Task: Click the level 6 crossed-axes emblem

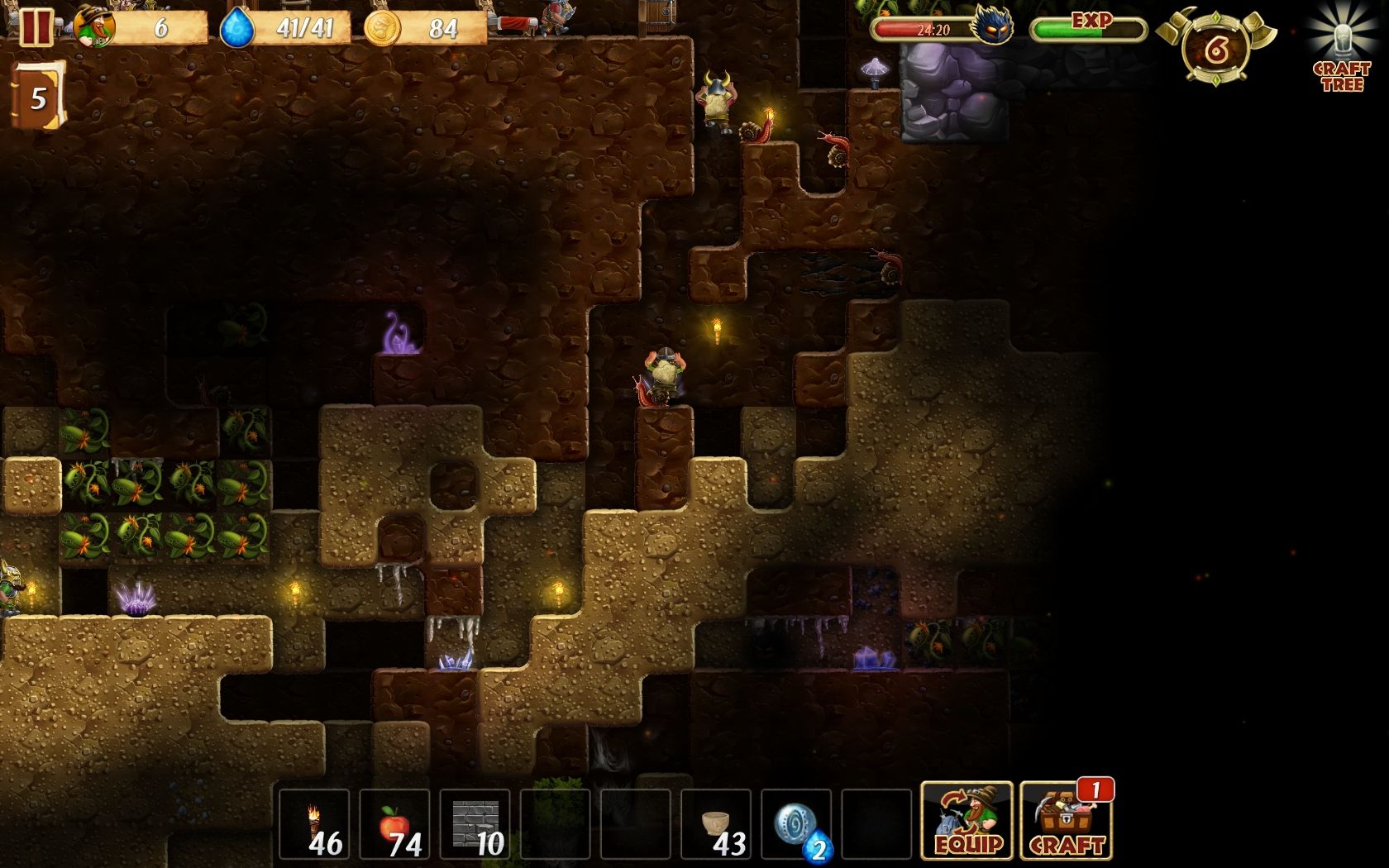Action: coord(1215,50)
